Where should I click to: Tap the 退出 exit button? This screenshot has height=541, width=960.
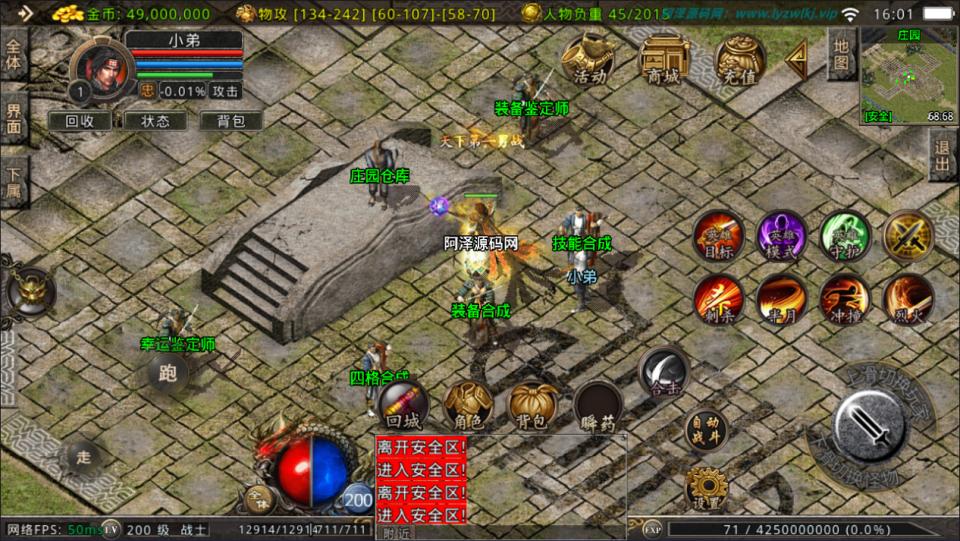click(942, 155)
